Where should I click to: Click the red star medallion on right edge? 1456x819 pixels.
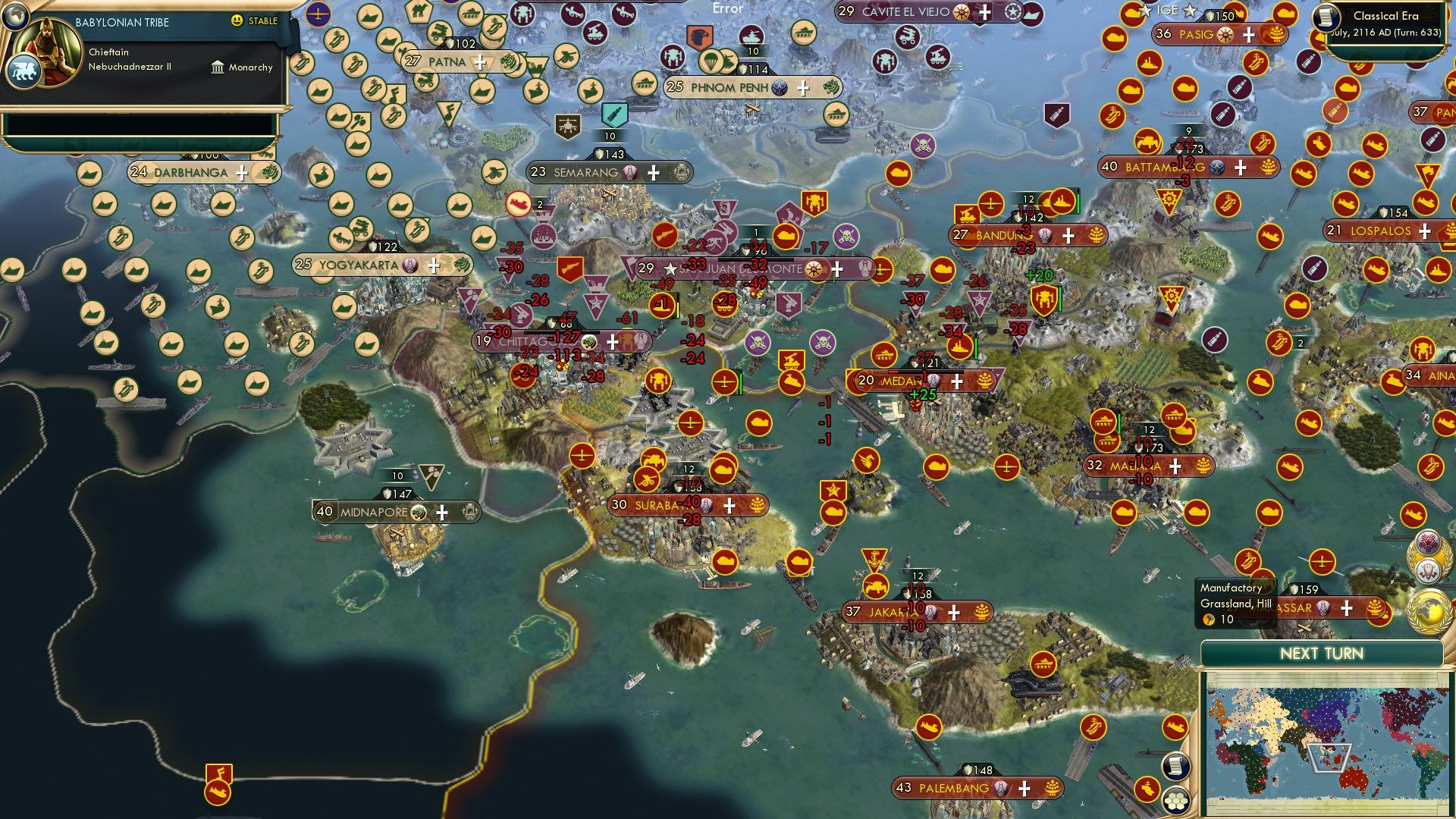tap(1428, 541)
